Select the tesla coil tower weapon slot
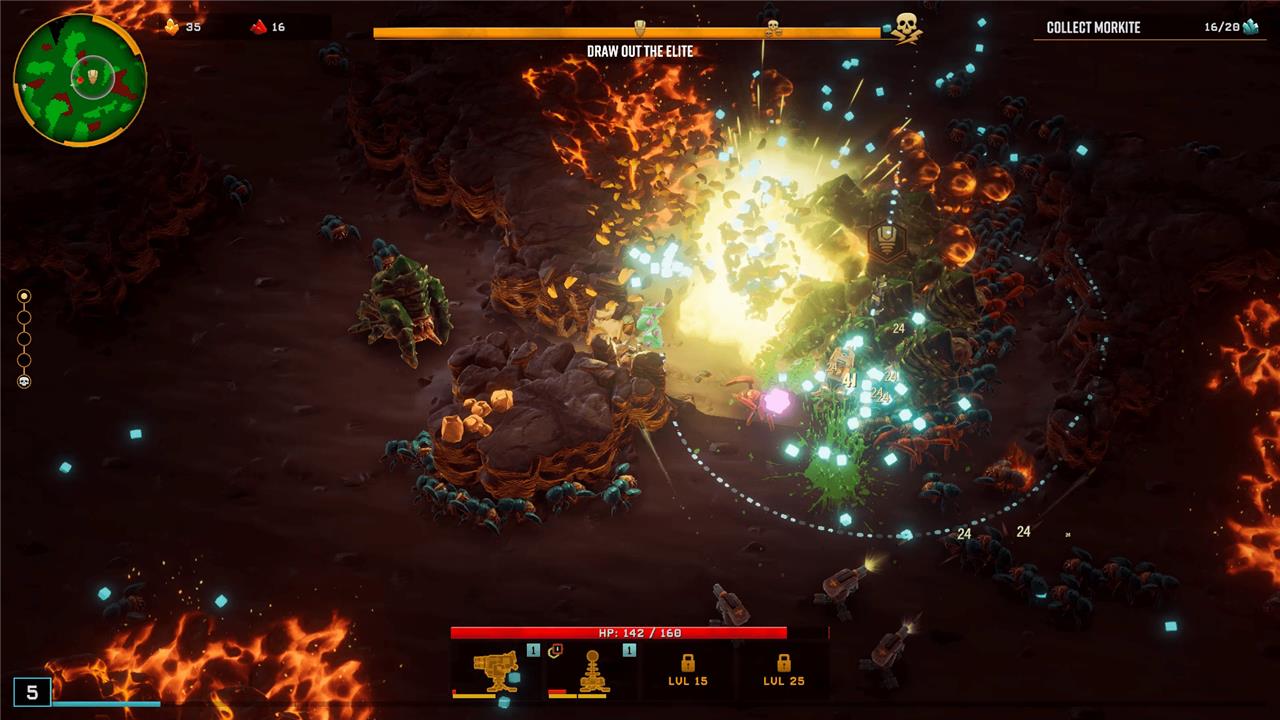This screenshot has width=1280, height=720. [591, 670]
